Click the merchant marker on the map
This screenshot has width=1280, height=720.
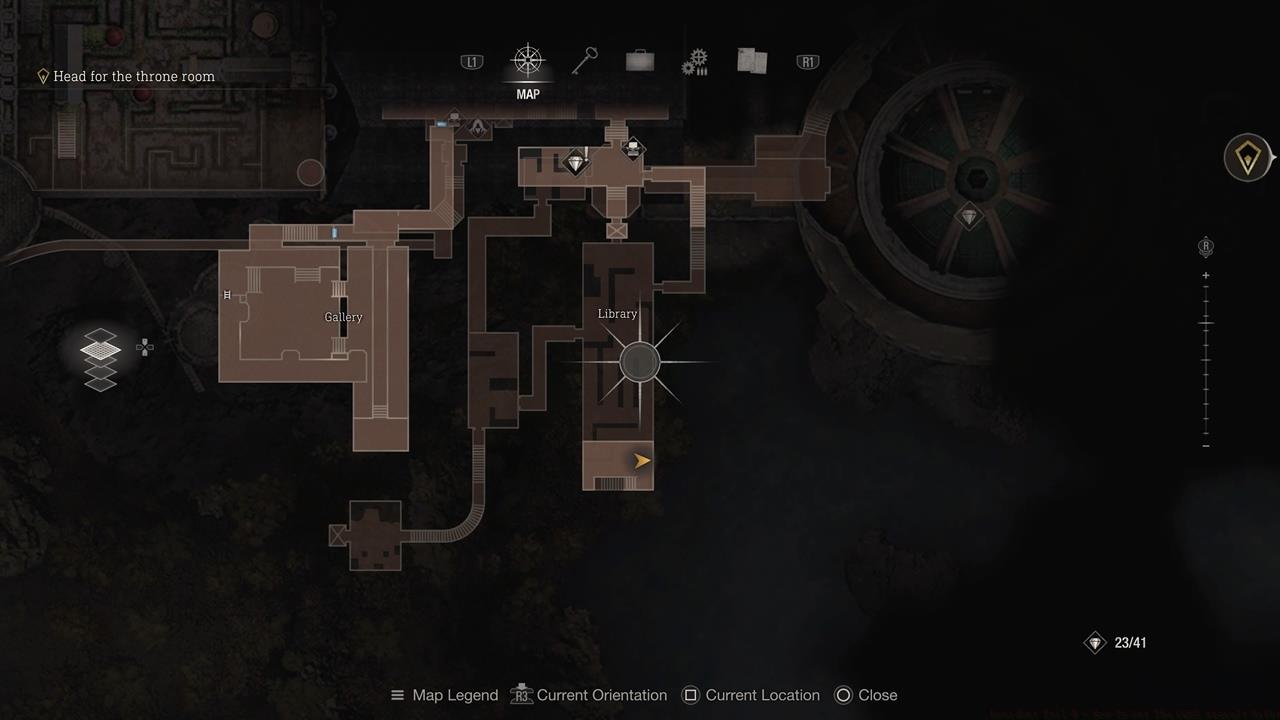478,127
